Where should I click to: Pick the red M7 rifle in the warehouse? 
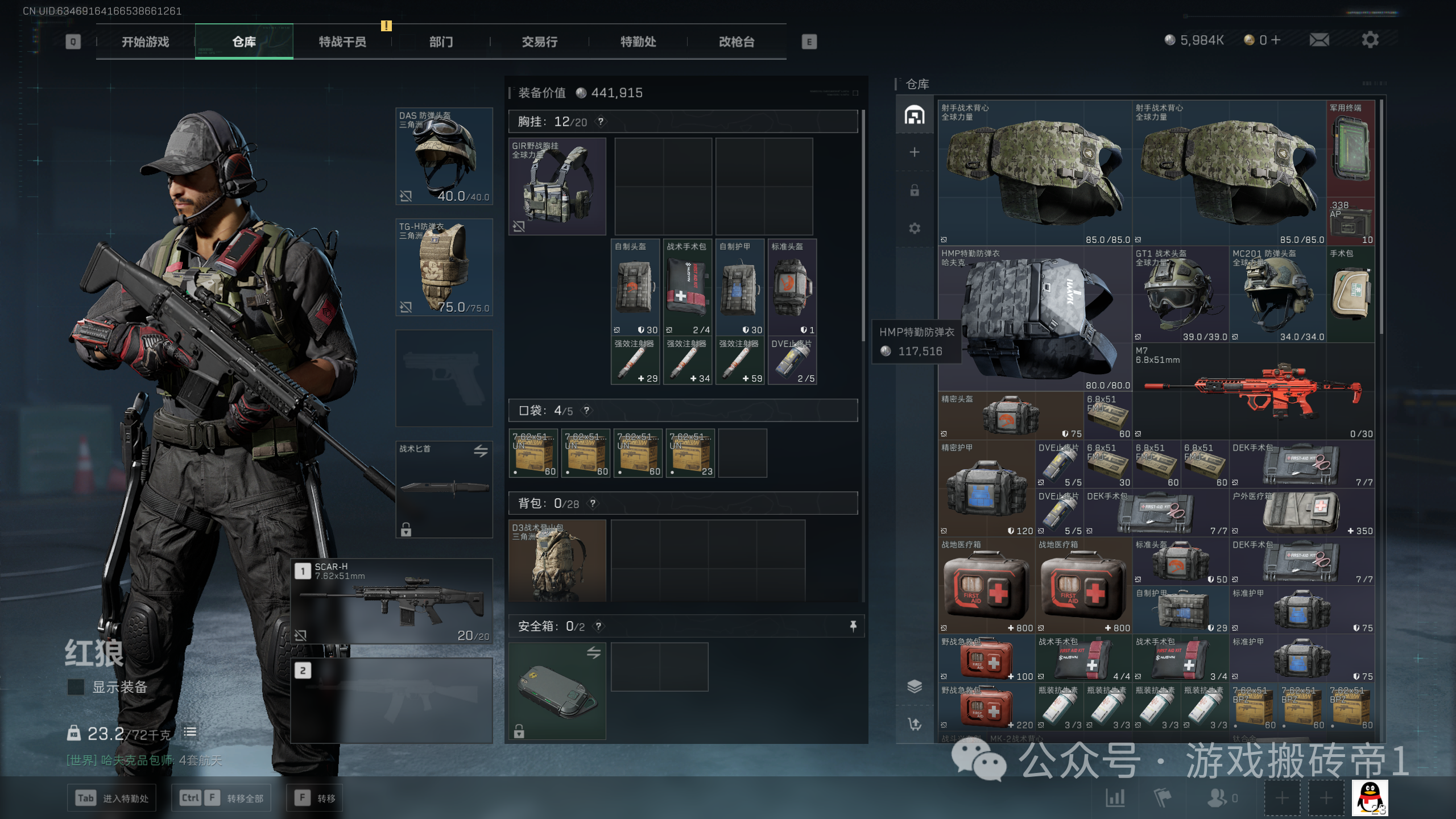pos(1254,391)
